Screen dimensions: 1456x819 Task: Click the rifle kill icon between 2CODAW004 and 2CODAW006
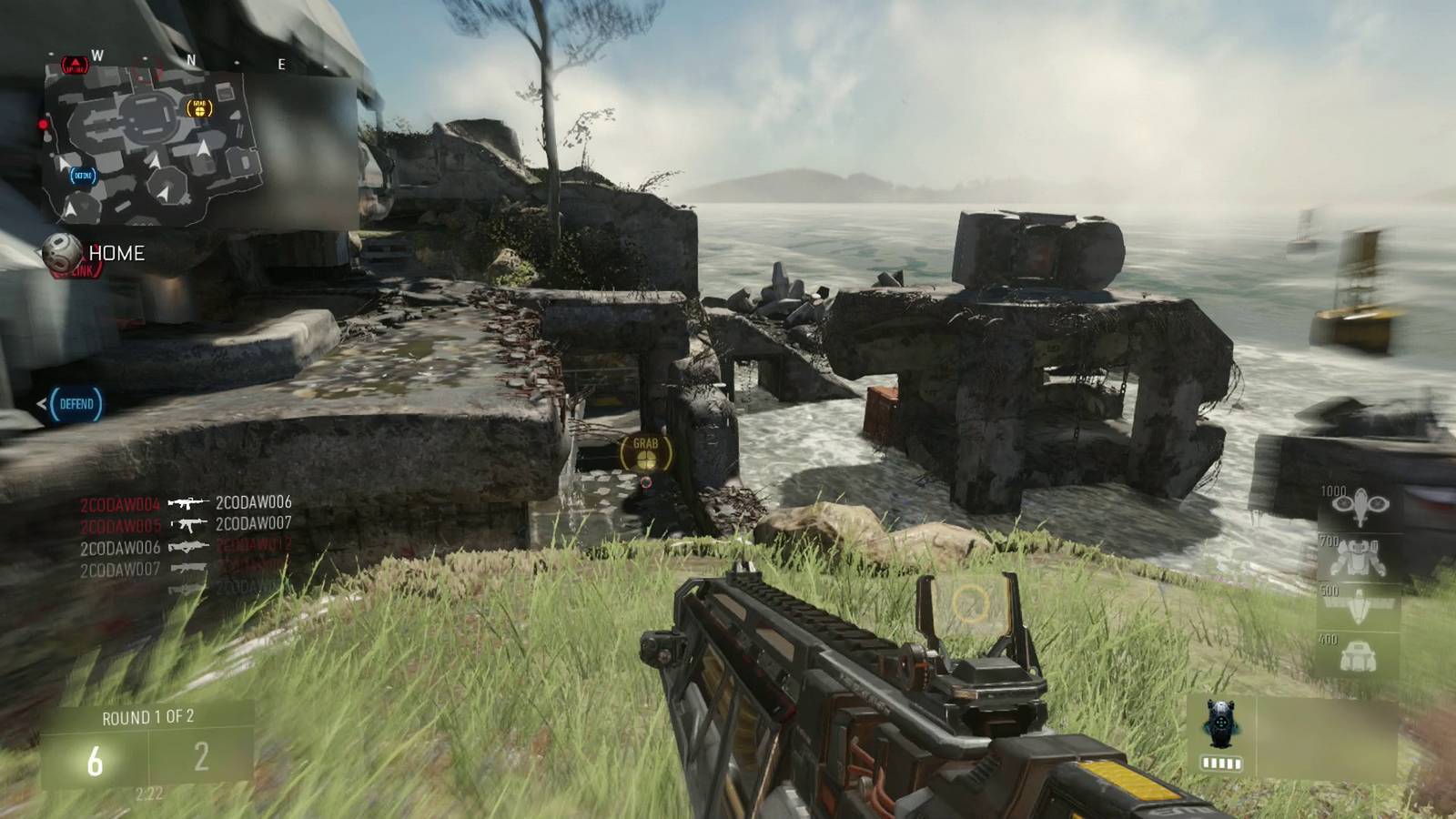click(187, 501)
